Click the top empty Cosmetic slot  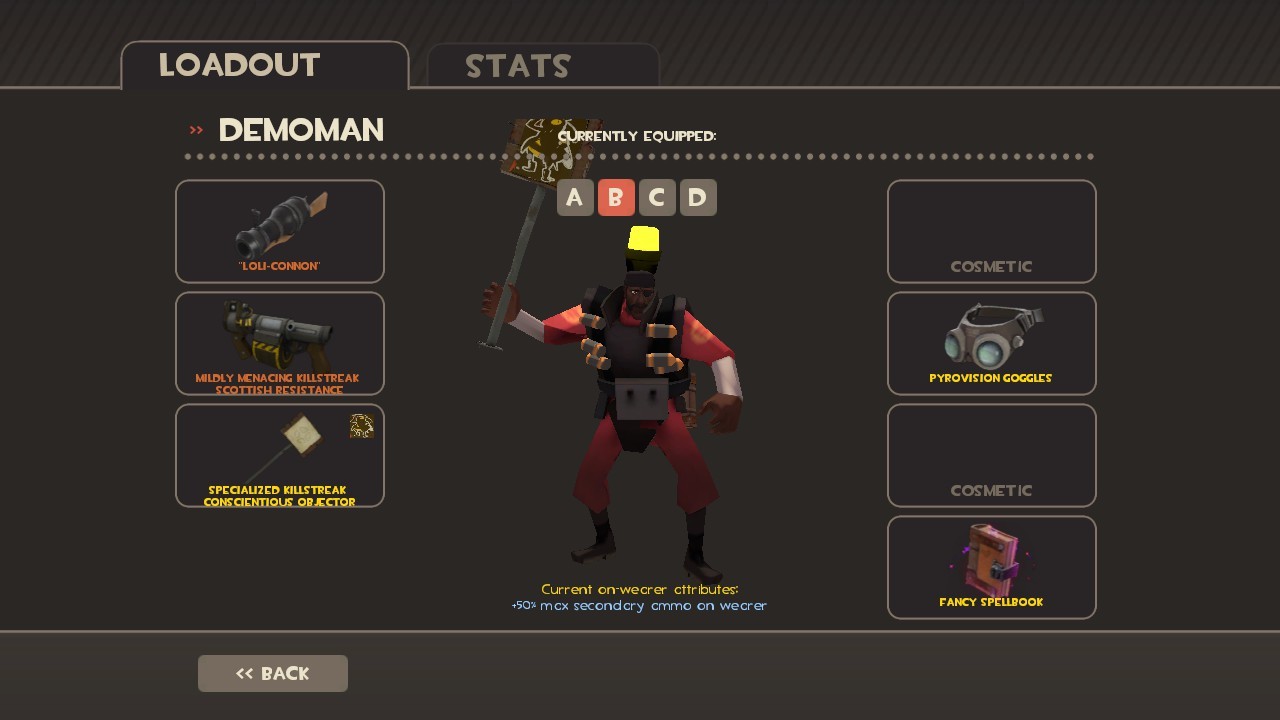(991, 231)
